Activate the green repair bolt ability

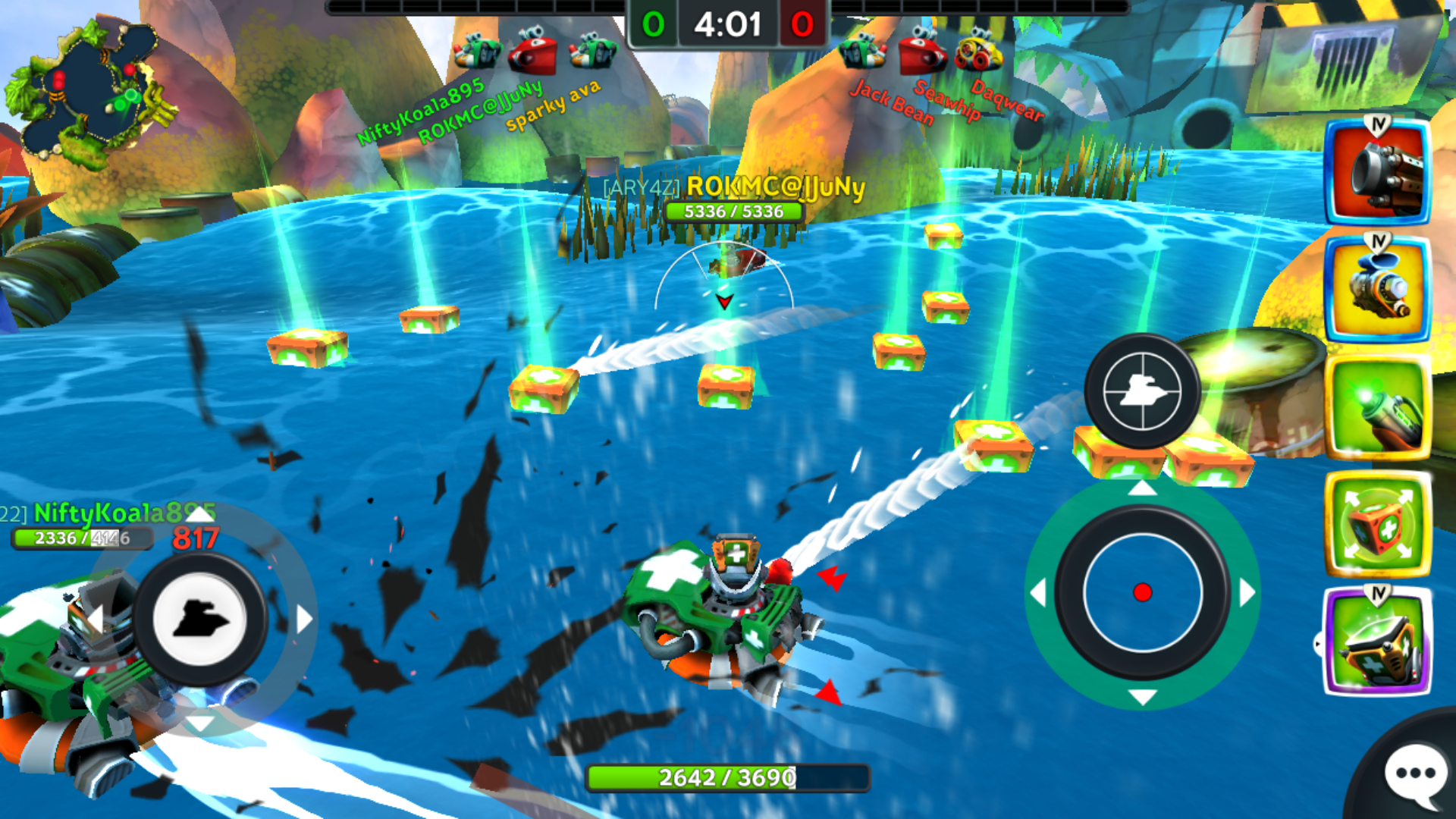(1377, 409)
